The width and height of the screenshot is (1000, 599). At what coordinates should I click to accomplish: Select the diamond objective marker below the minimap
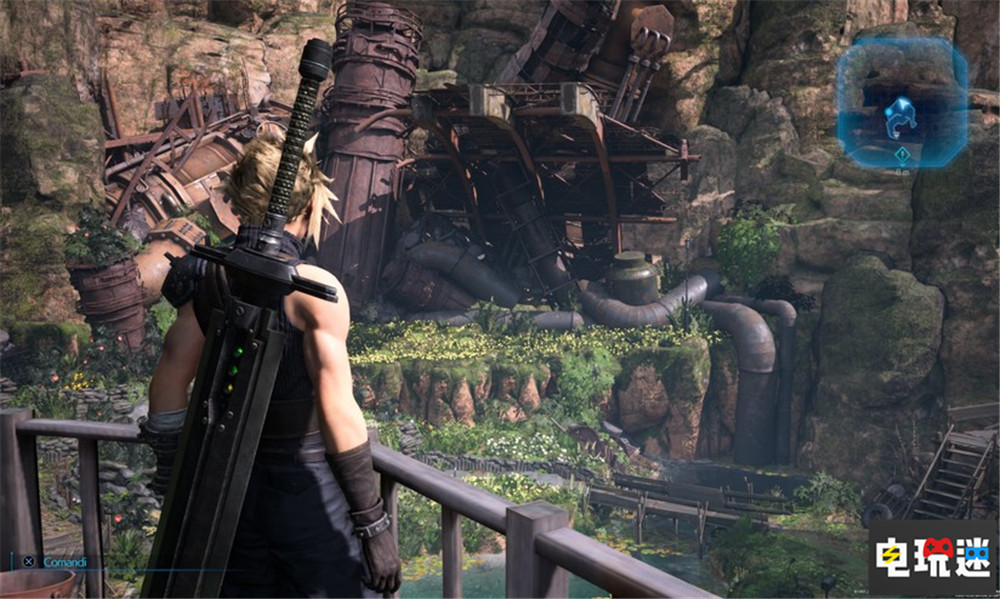click(903, 154)
